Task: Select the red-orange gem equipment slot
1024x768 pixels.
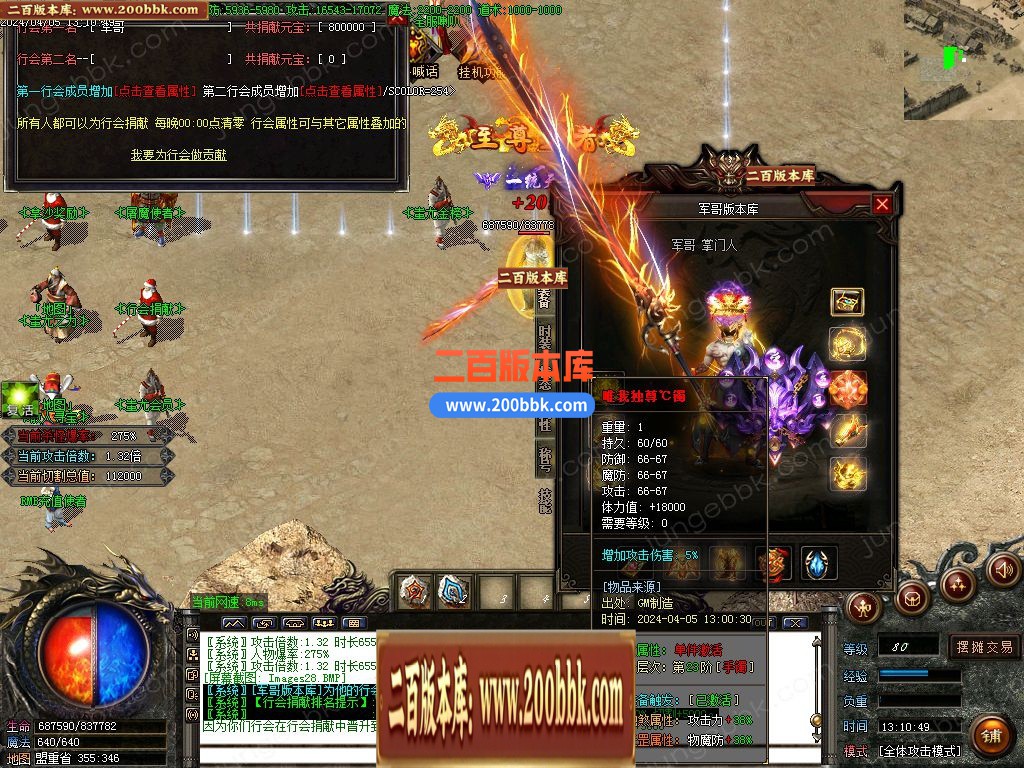Action: [x=847, y=388]
